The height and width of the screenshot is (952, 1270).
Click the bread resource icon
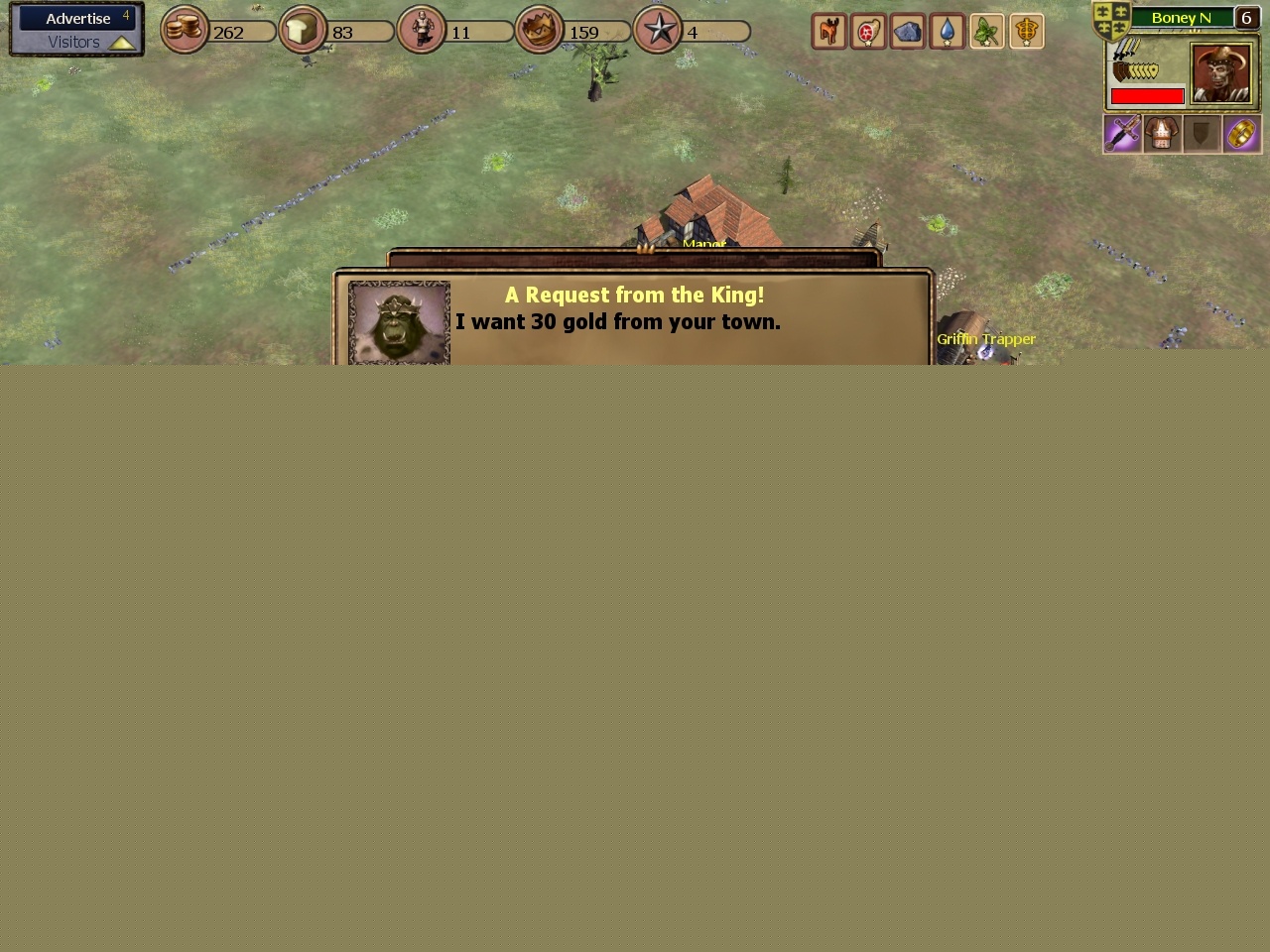click(x=302, y=30)
